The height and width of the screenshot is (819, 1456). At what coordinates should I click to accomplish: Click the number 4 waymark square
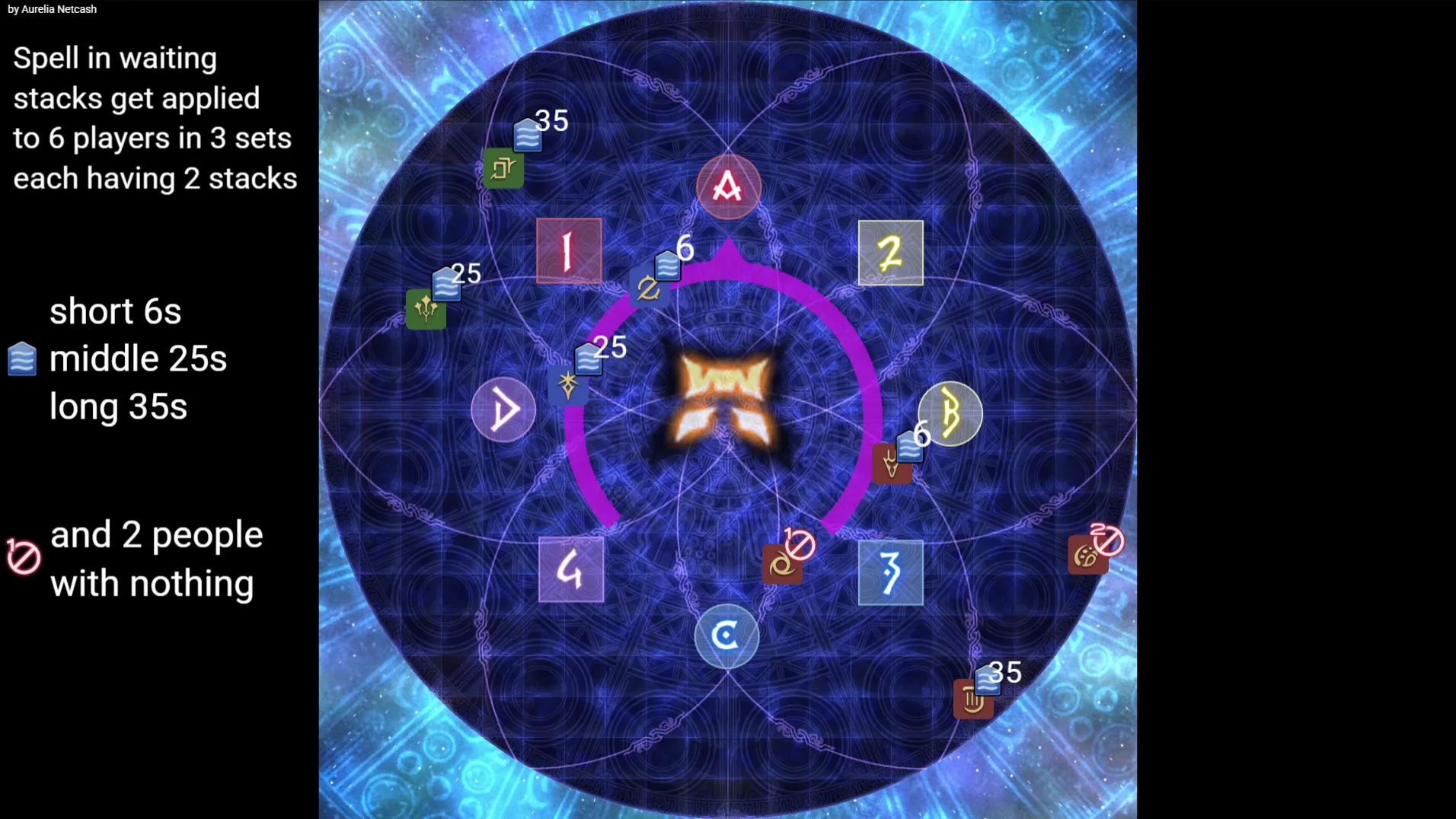(570, 570)
